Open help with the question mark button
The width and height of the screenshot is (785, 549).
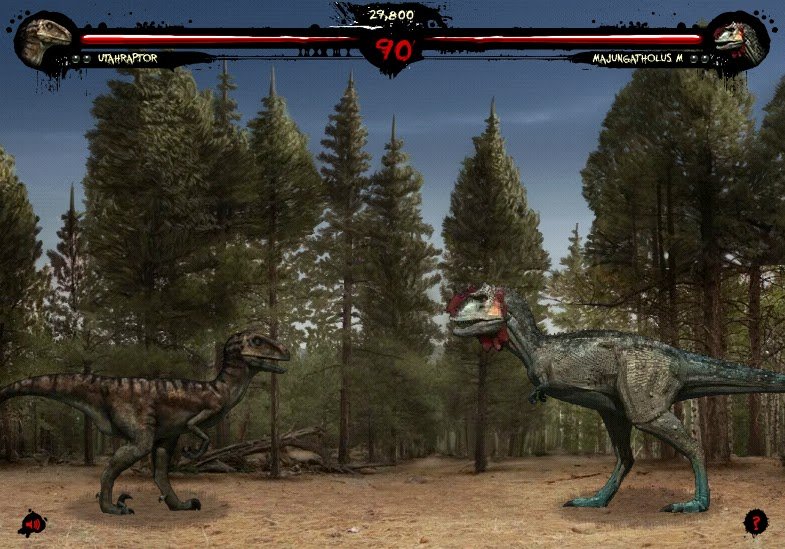(755, 521)
